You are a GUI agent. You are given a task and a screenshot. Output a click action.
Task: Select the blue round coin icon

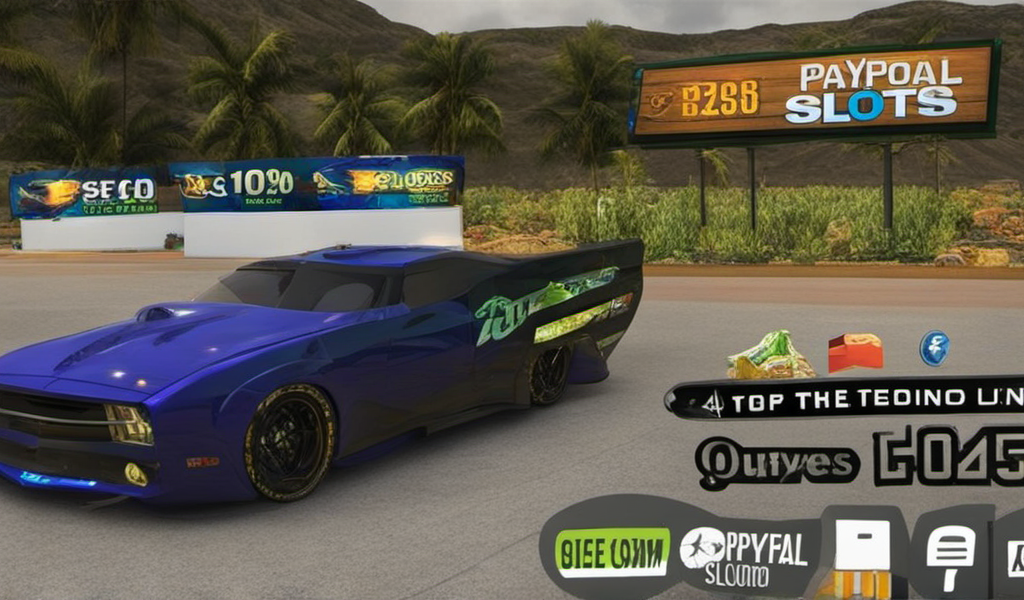[934, 348]
